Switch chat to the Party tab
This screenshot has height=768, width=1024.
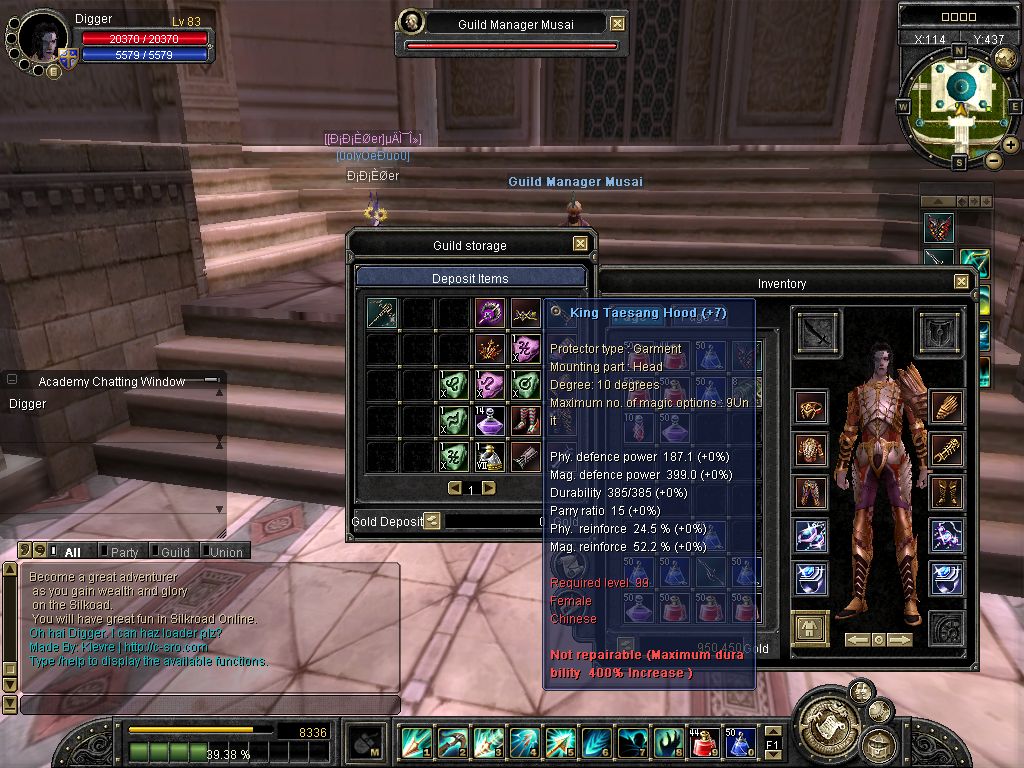tap(124, 551)
